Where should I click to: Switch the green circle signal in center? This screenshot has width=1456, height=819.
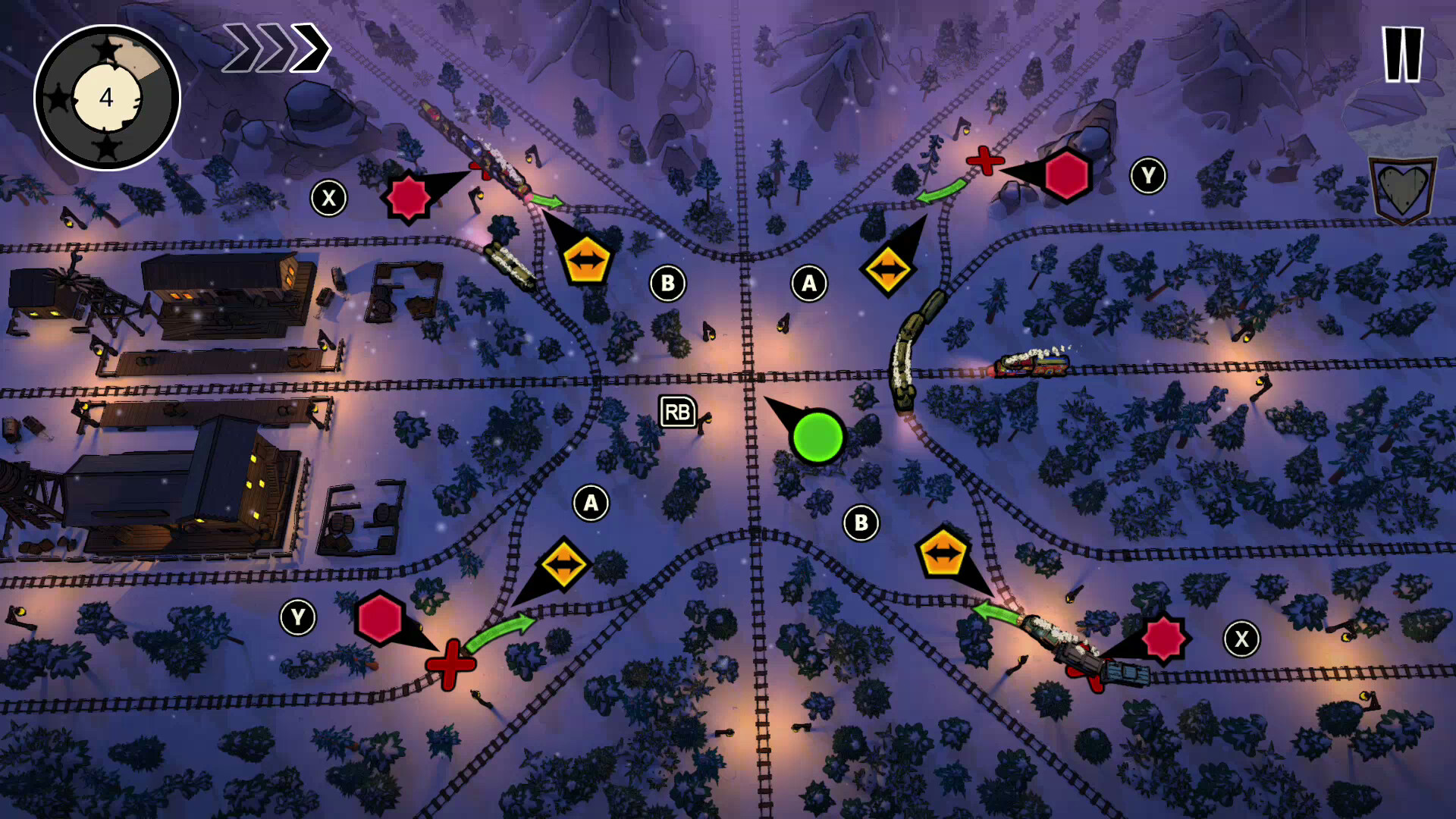click(818, 438)
